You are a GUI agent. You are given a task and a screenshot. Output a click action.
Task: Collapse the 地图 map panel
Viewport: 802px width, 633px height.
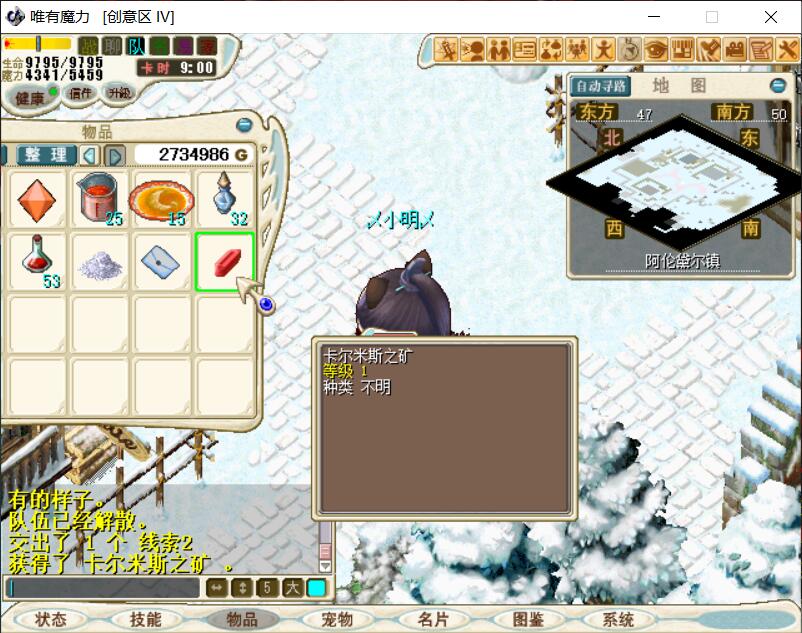778,86
